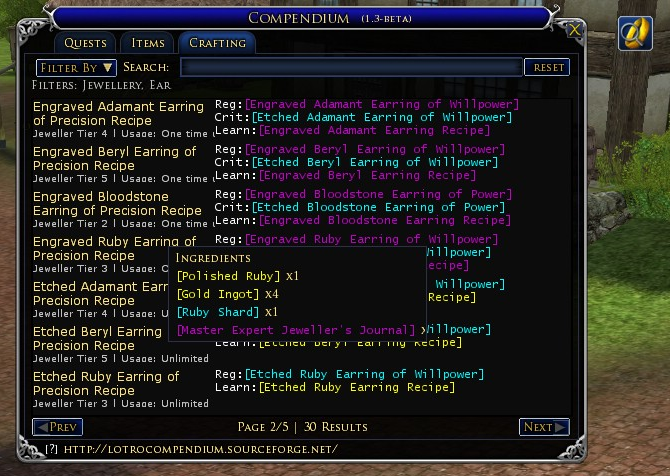Screen dimensions: 670x476
Task: Choose Engraved Bloodstone Earring of Precision Recipe
Action: click(117, 204)
